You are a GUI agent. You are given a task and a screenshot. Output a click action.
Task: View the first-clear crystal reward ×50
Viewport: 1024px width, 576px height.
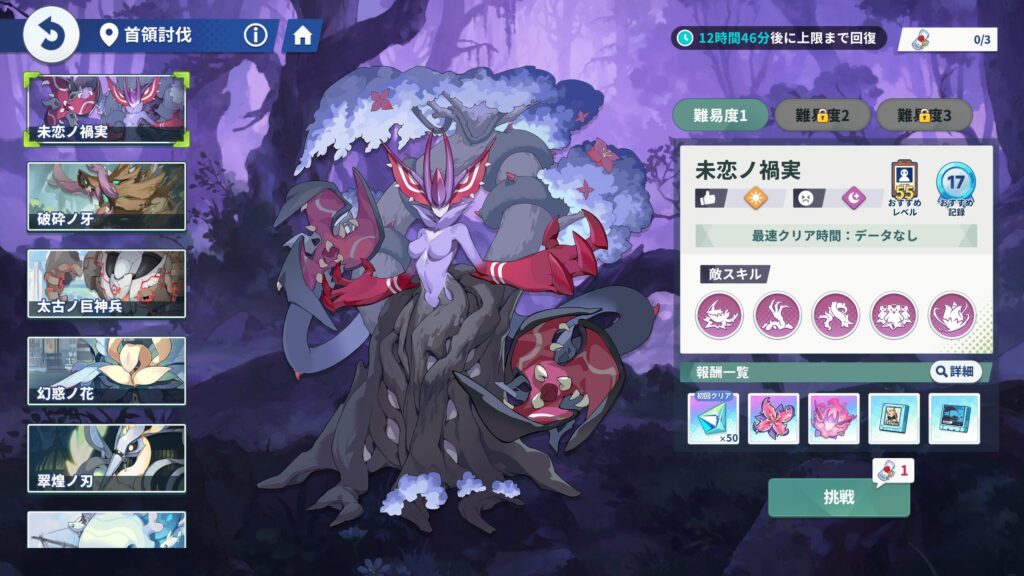[x=713, y=418]
